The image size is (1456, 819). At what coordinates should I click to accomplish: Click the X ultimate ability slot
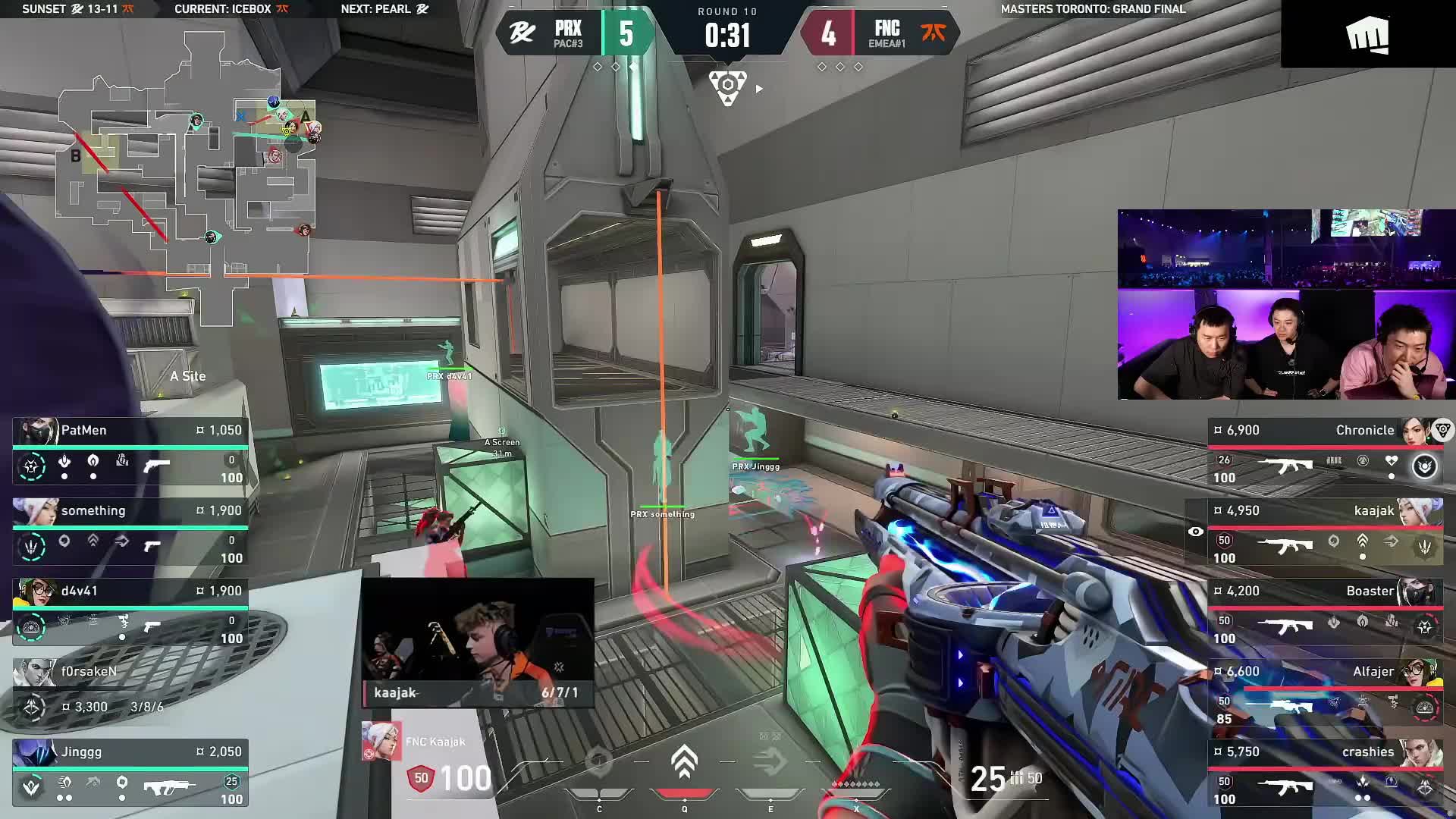pos(856,786)
